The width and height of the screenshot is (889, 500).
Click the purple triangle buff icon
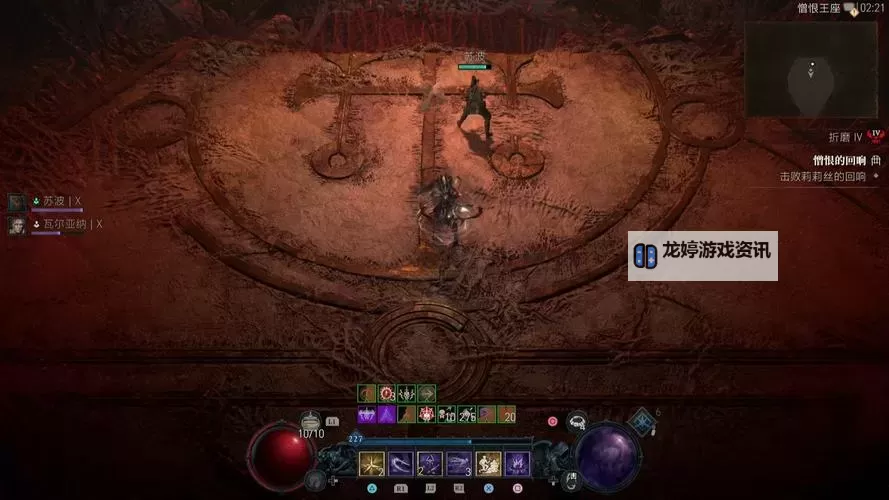[386, 415]
